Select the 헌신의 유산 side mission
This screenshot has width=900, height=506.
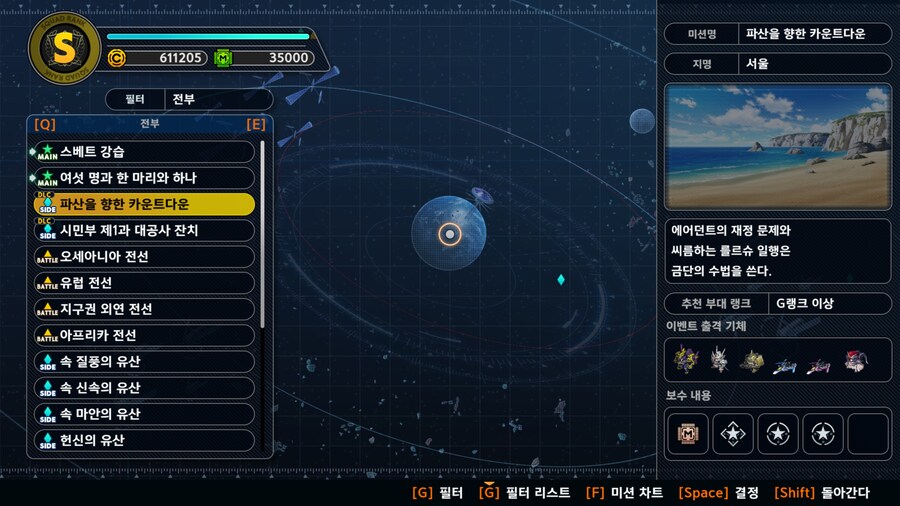(x=145, y=440)
